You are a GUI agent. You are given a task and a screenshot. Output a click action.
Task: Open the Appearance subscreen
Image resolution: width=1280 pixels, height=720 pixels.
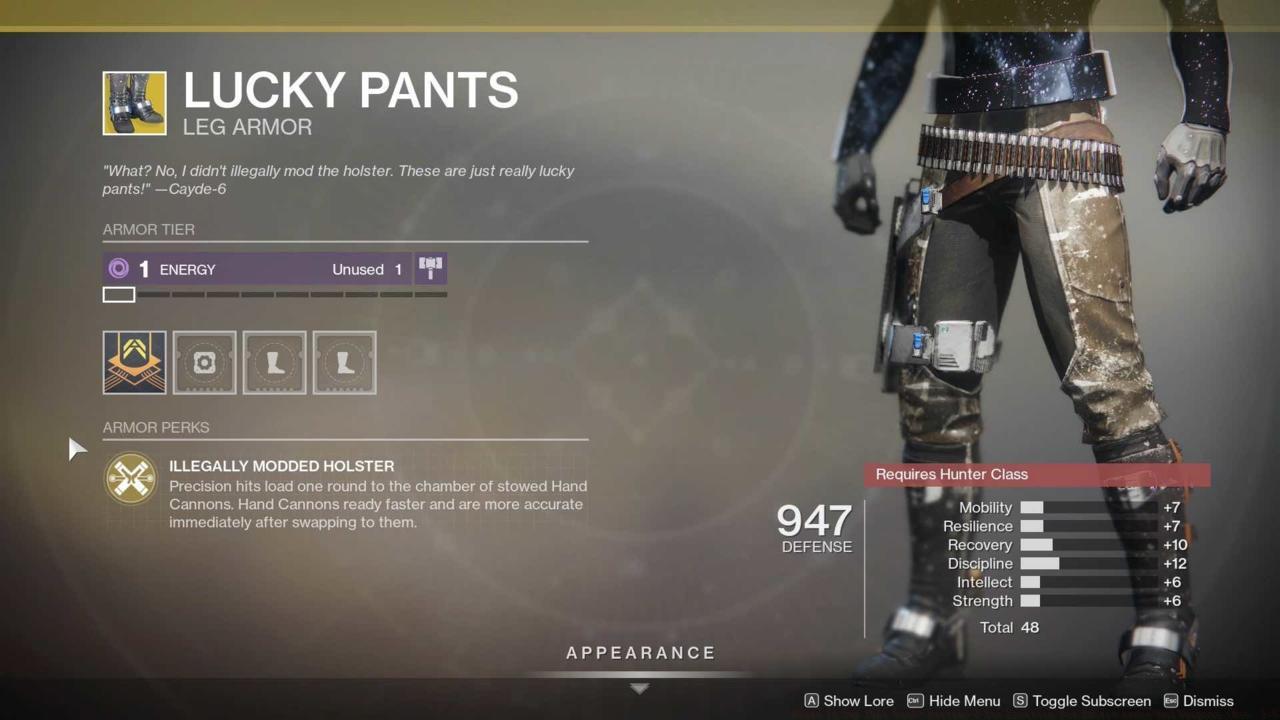click(x=640, y=652)
